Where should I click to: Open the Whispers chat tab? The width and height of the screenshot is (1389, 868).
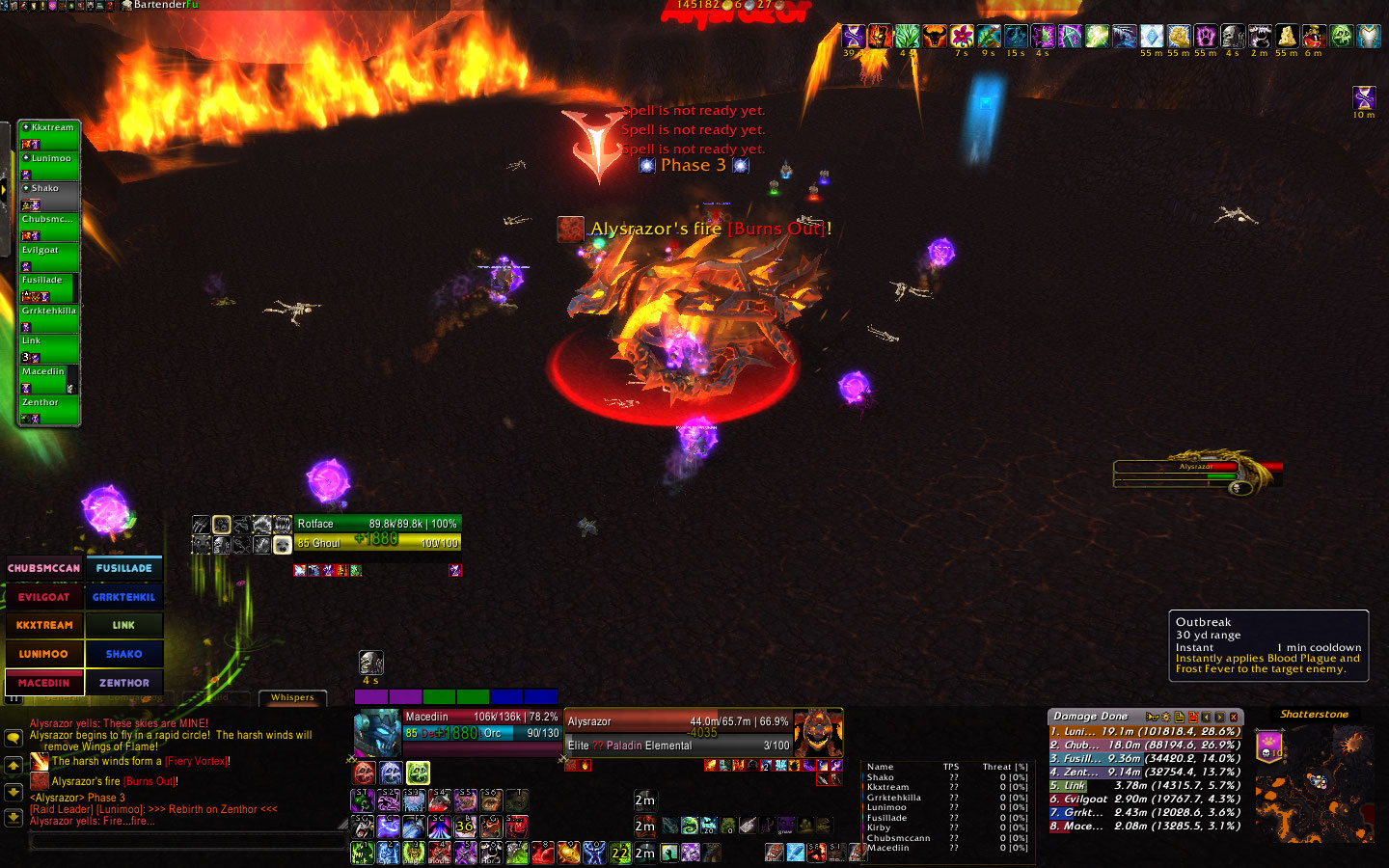click(292, 697)
